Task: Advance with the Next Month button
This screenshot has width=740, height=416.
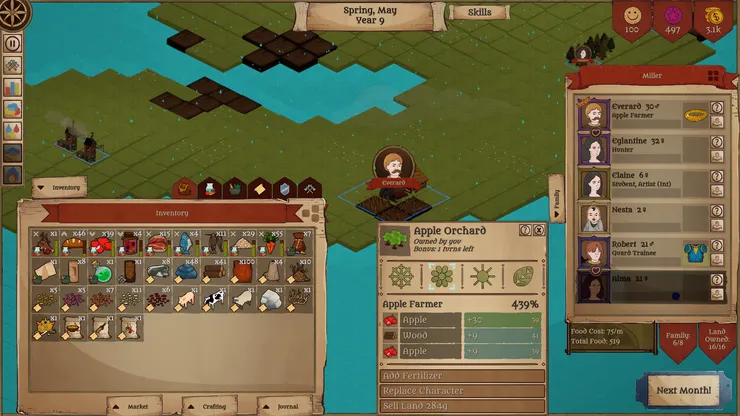Action: [682, 389]
